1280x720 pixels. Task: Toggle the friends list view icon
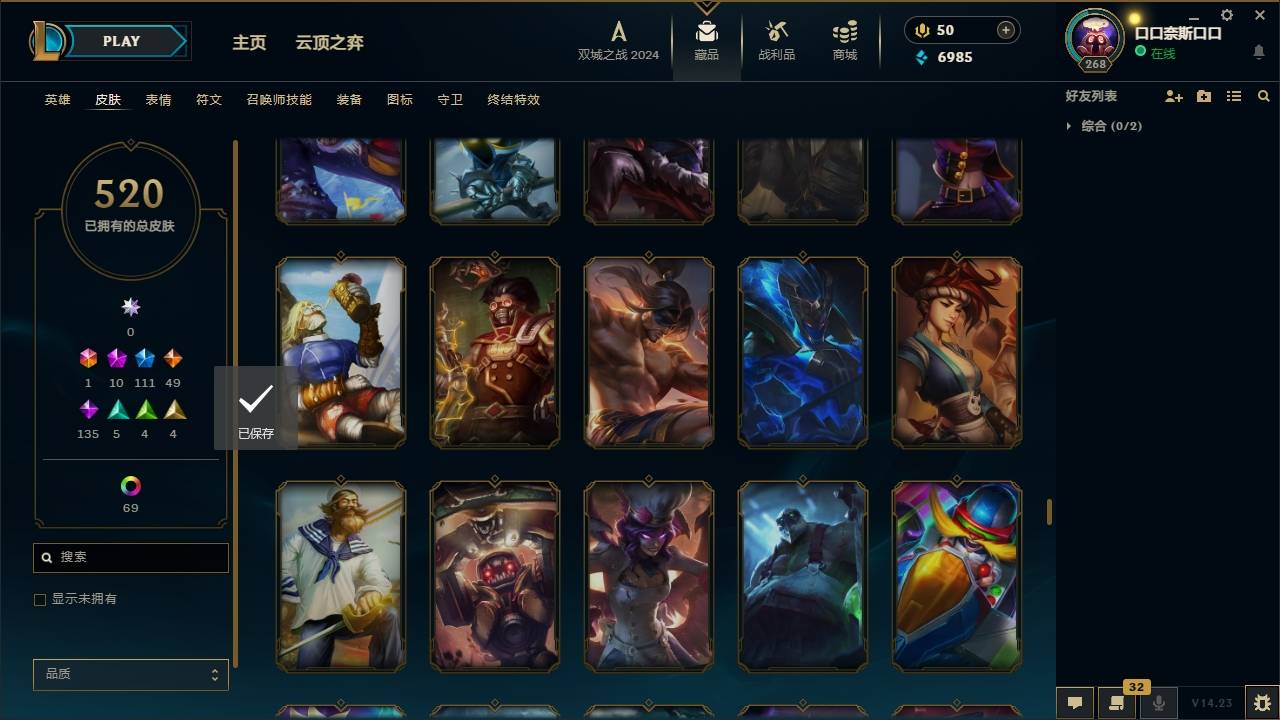click(x=1234, y=96)
